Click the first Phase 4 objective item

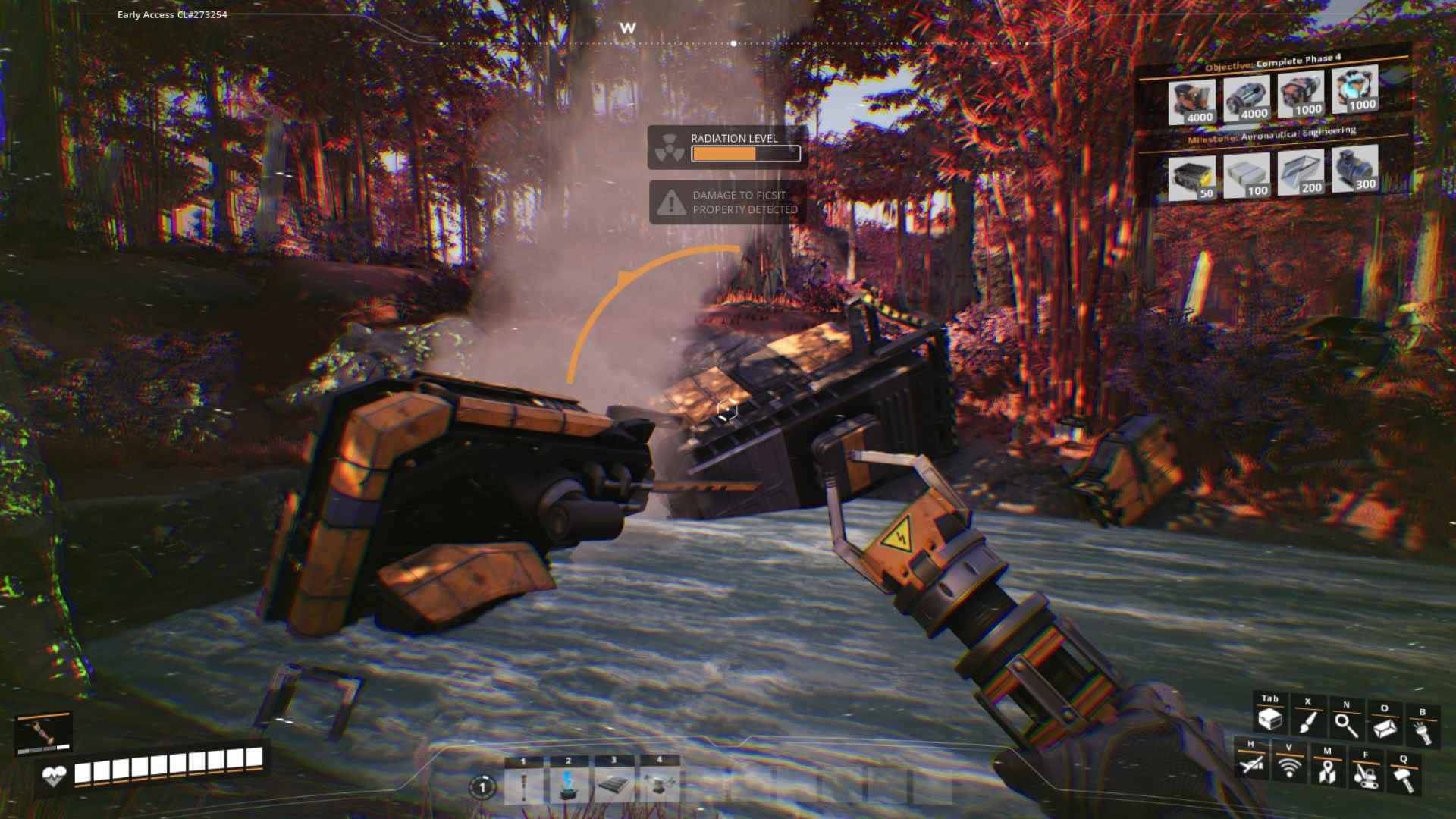(x=1191, y=102)
